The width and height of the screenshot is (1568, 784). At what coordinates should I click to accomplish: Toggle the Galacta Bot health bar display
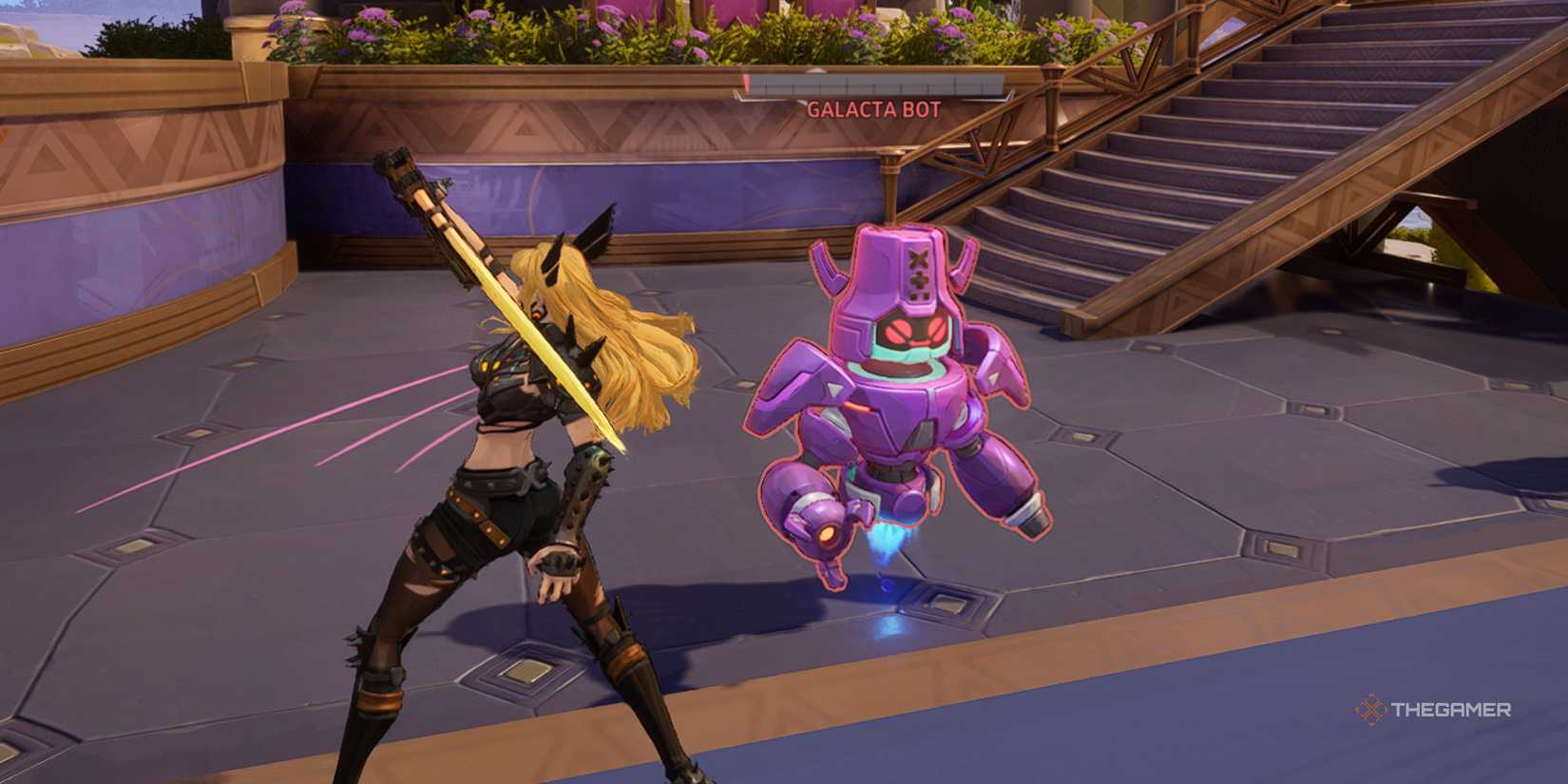click(874, 84)
